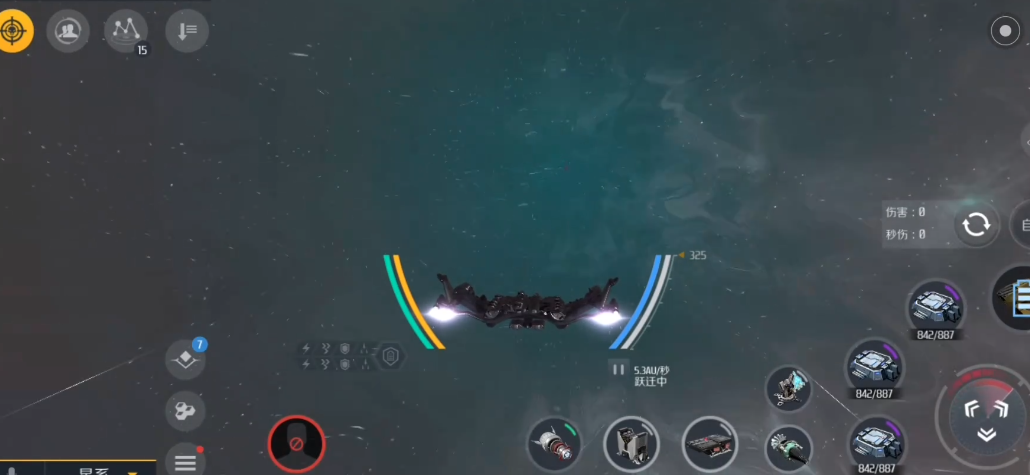Activate the flat black panel module
This screenshot has height=475, width=1030.
tap(709, 443)
